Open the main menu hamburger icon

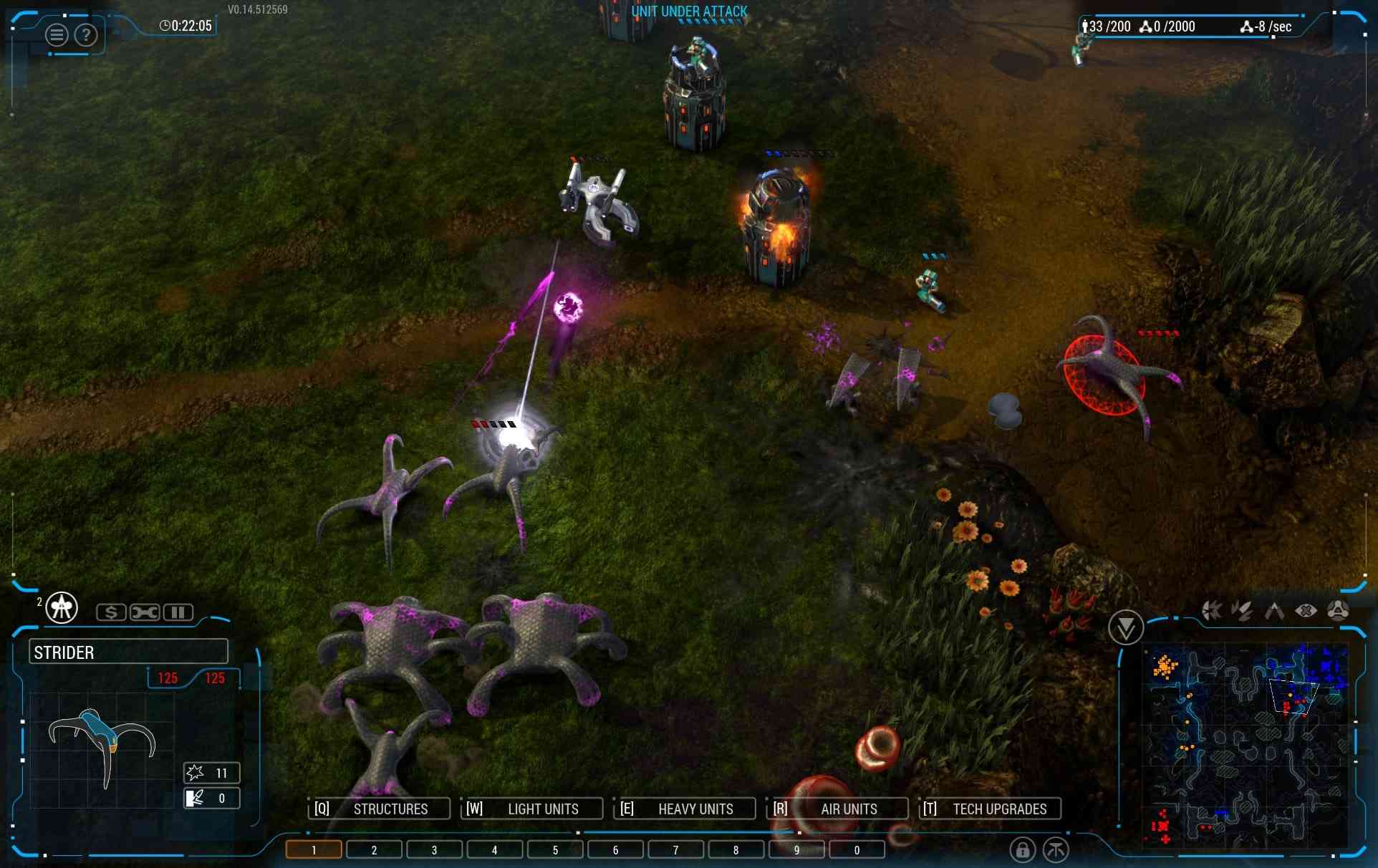(57, 34)
